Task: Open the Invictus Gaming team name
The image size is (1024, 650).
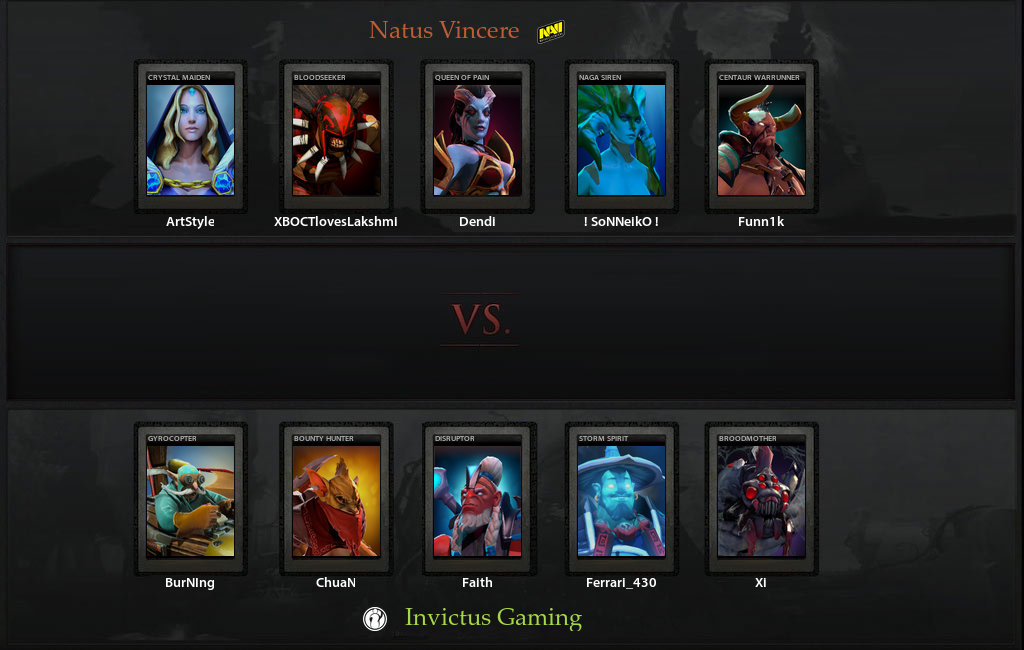Action: [x=493, y=617]
